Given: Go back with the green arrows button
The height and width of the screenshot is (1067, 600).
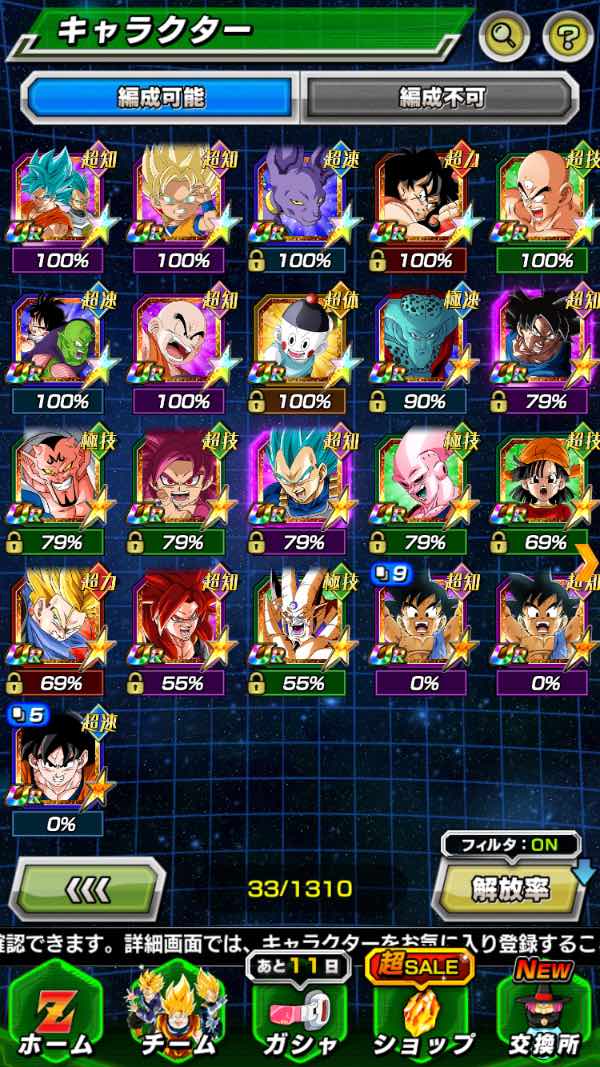Looking at the screenshot, I should coord(86,887).
